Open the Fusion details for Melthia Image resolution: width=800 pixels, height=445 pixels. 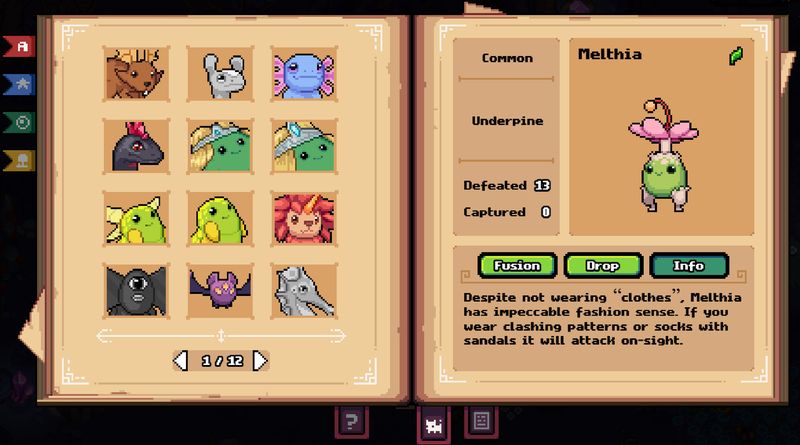(517, 266)
